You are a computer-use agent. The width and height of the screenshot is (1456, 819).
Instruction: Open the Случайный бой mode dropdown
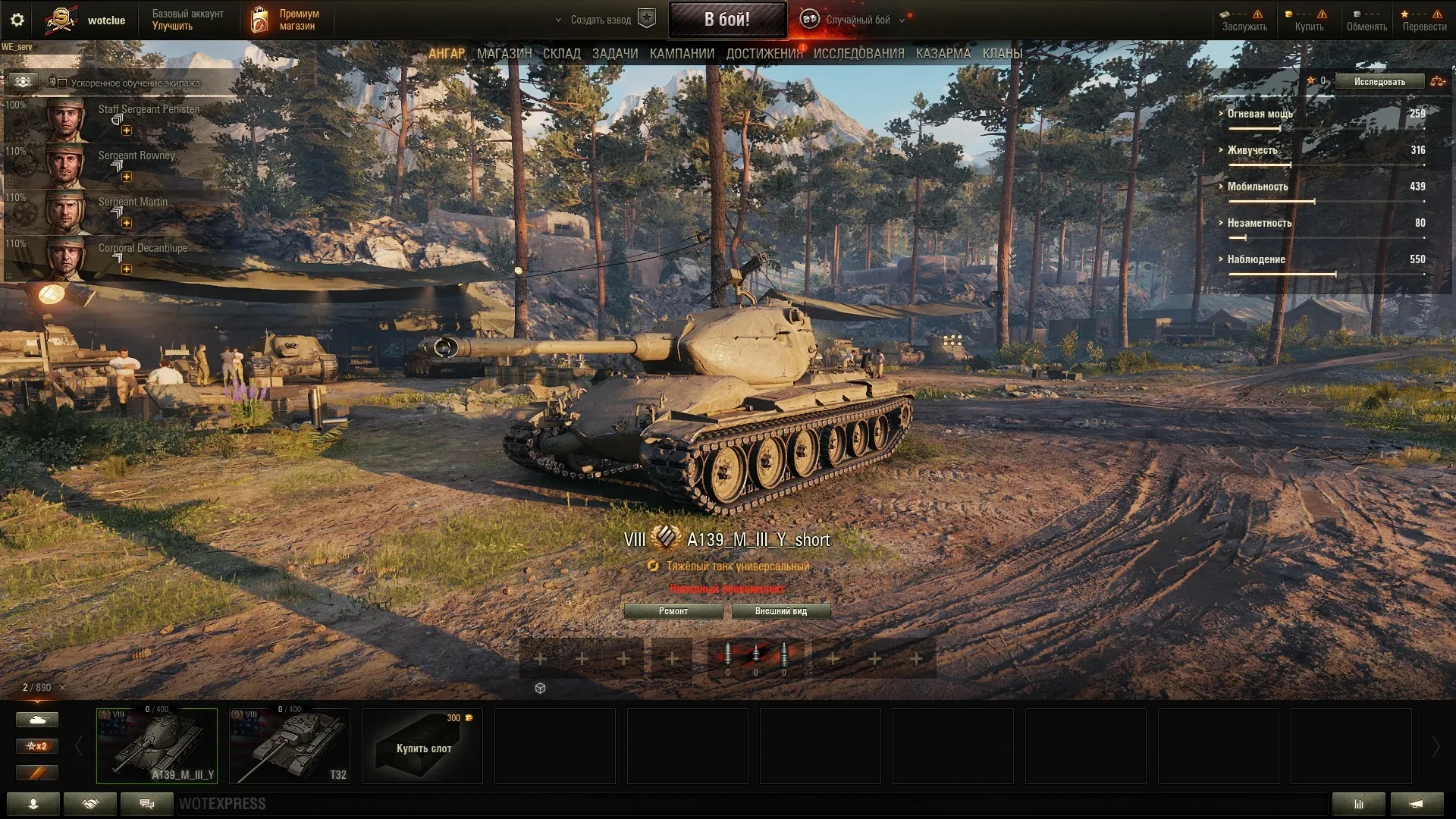point(857,20)
